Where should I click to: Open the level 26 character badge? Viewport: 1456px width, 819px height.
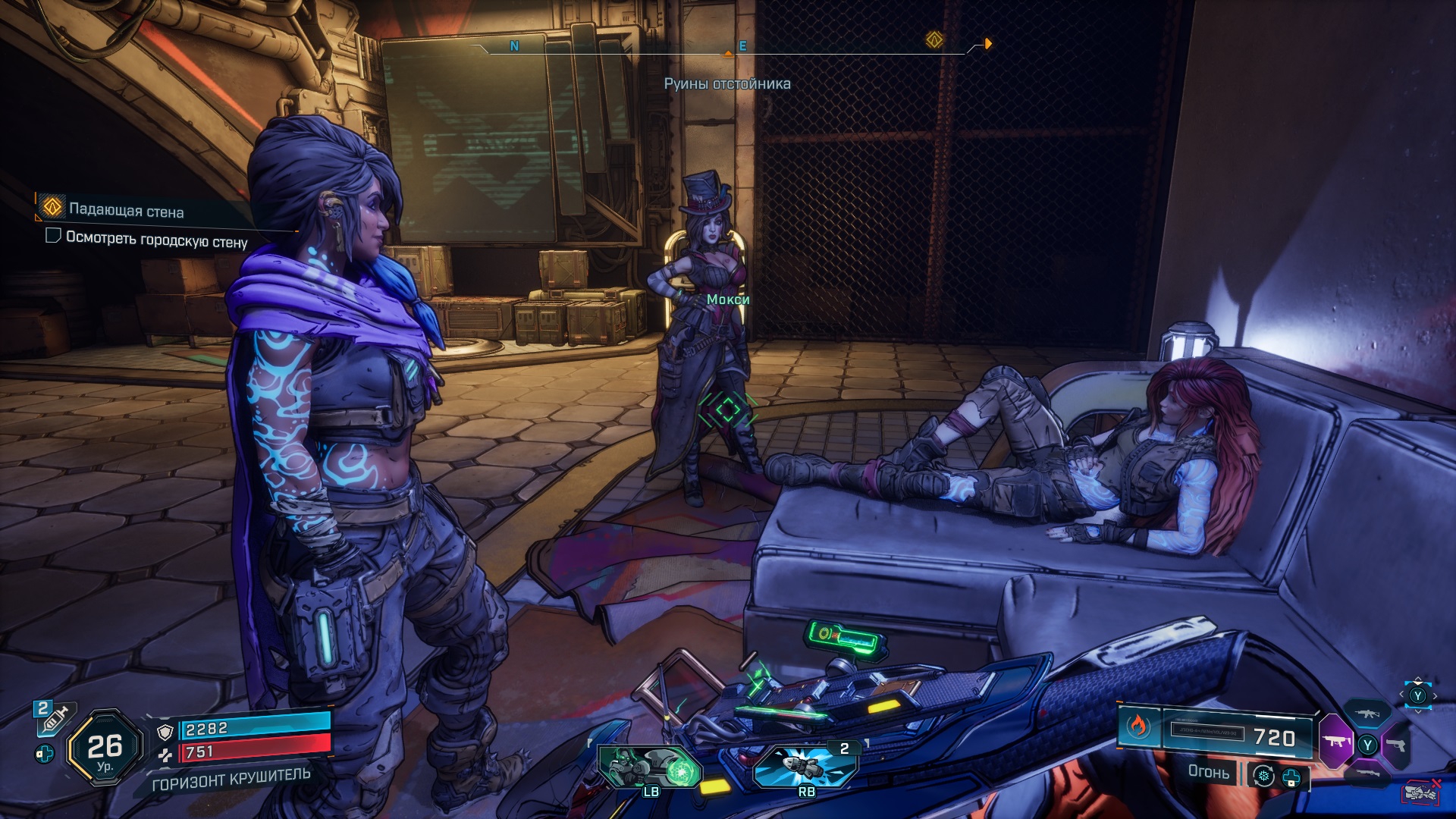click(105, 748)
